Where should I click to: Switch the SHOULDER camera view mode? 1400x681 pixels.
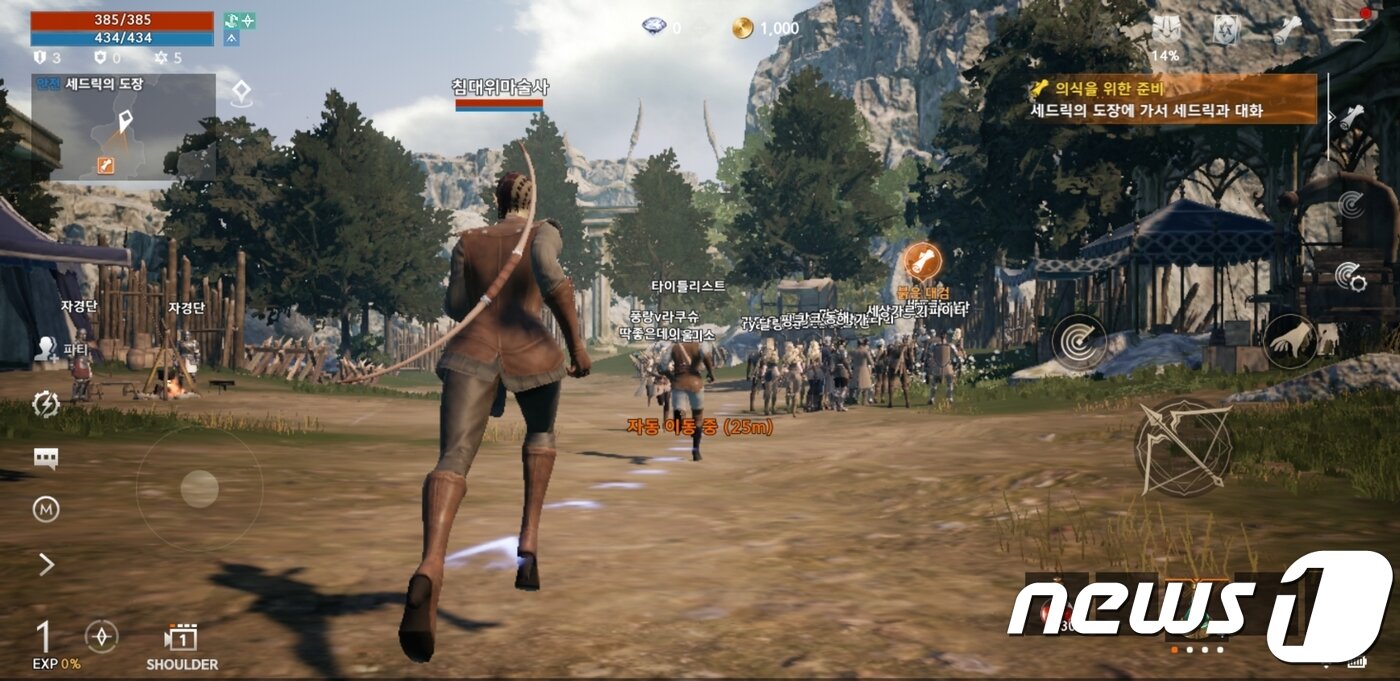click(182, 644)
